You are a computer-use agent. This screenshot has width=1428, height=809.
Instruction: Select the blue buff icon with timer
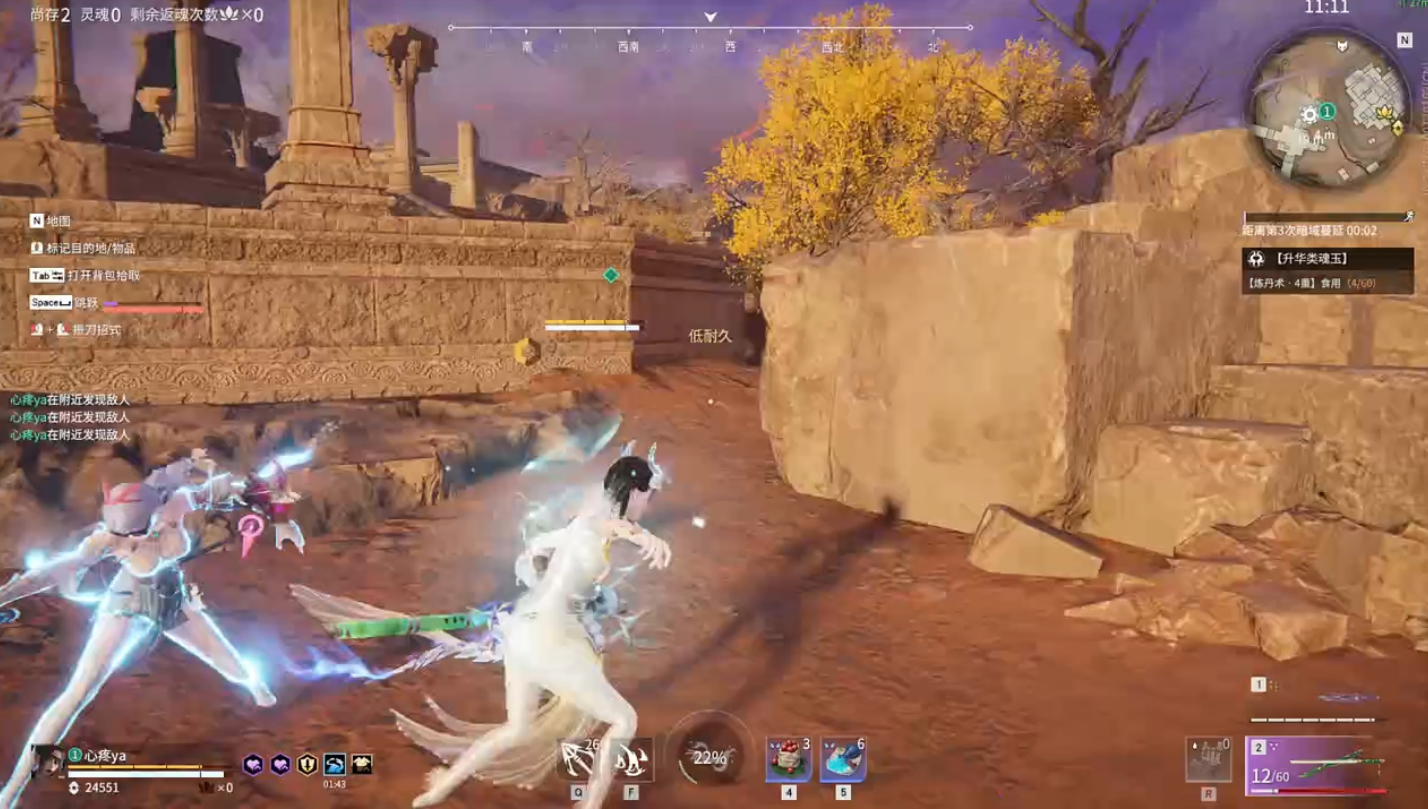pos(334,765)
